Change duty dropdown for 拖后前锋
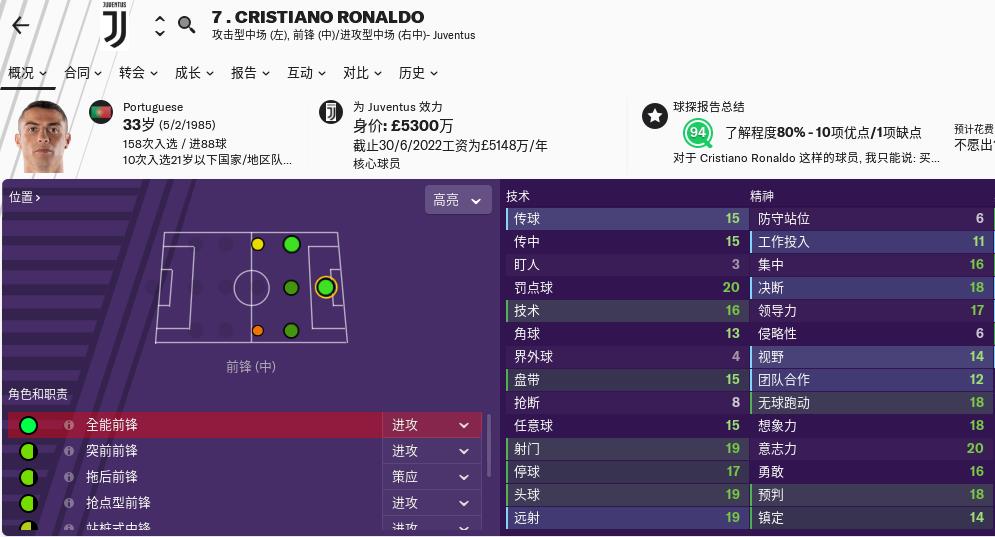The image size is (995, 537). pyautogui.click(x=431, y=477)
